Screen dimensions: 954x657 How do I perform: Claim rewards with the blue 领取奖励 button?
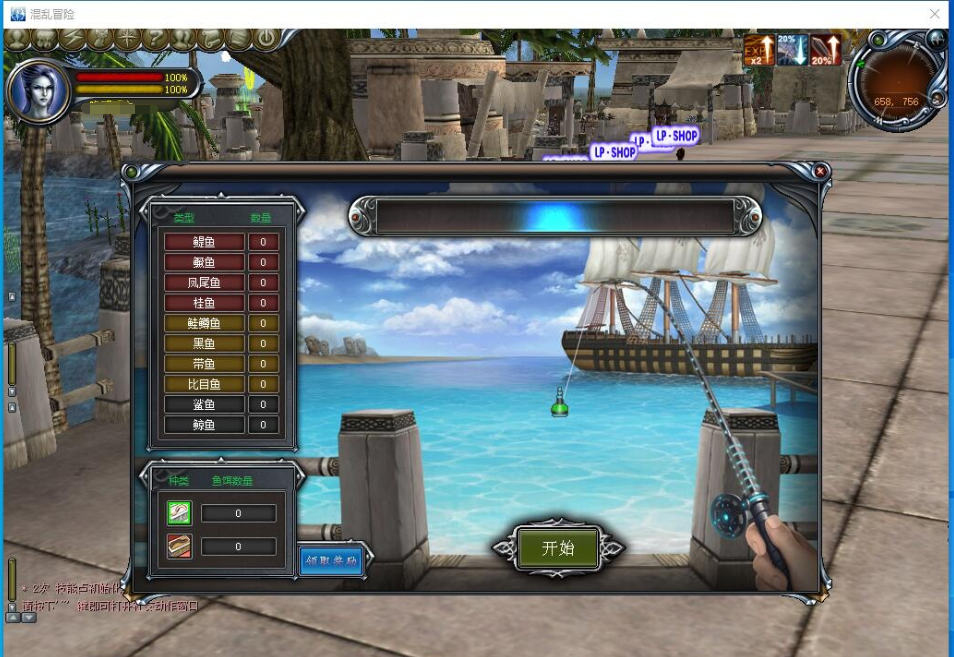coord(330,560)
